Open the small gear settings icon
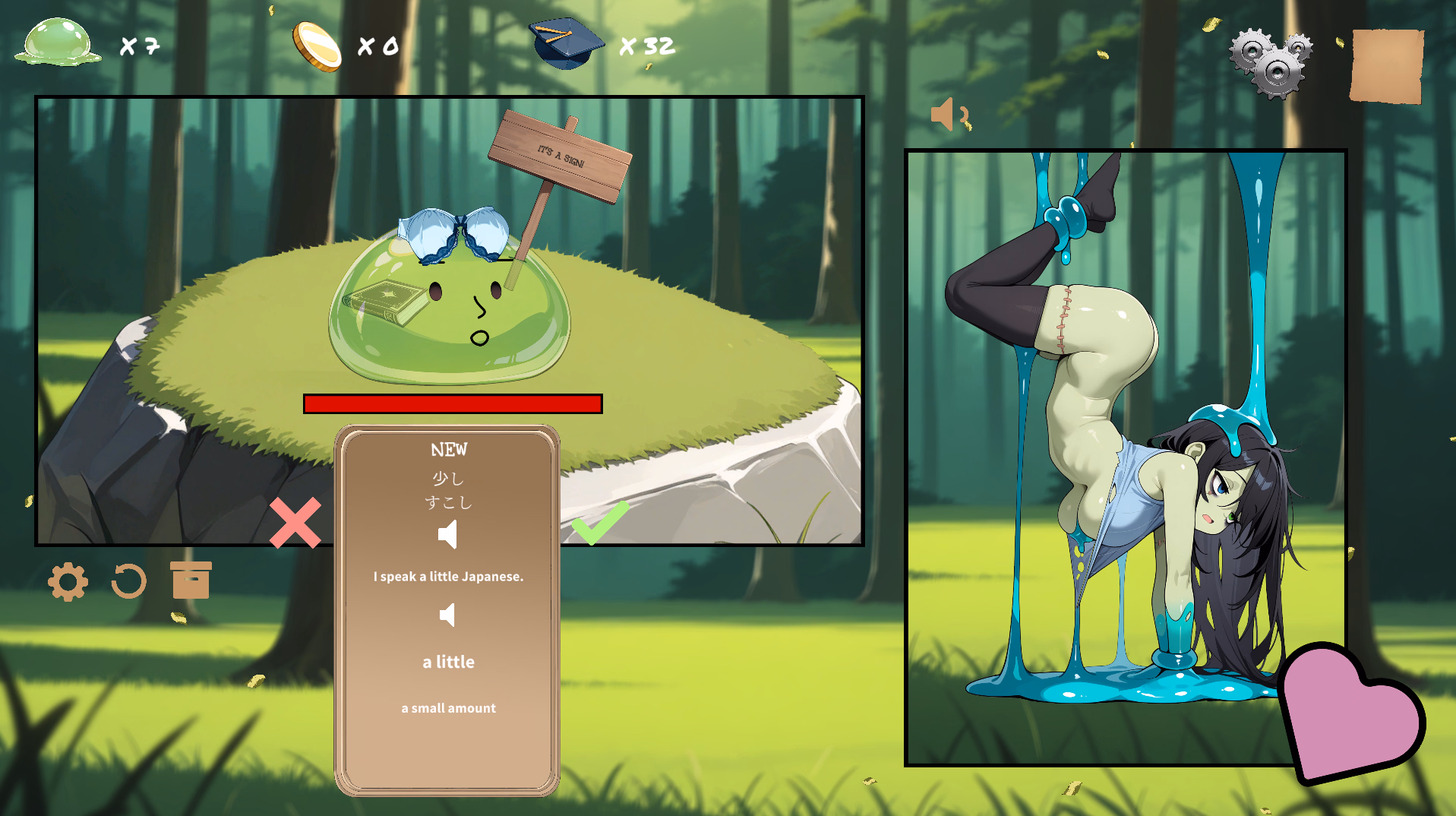 click(x=68, y=582)
